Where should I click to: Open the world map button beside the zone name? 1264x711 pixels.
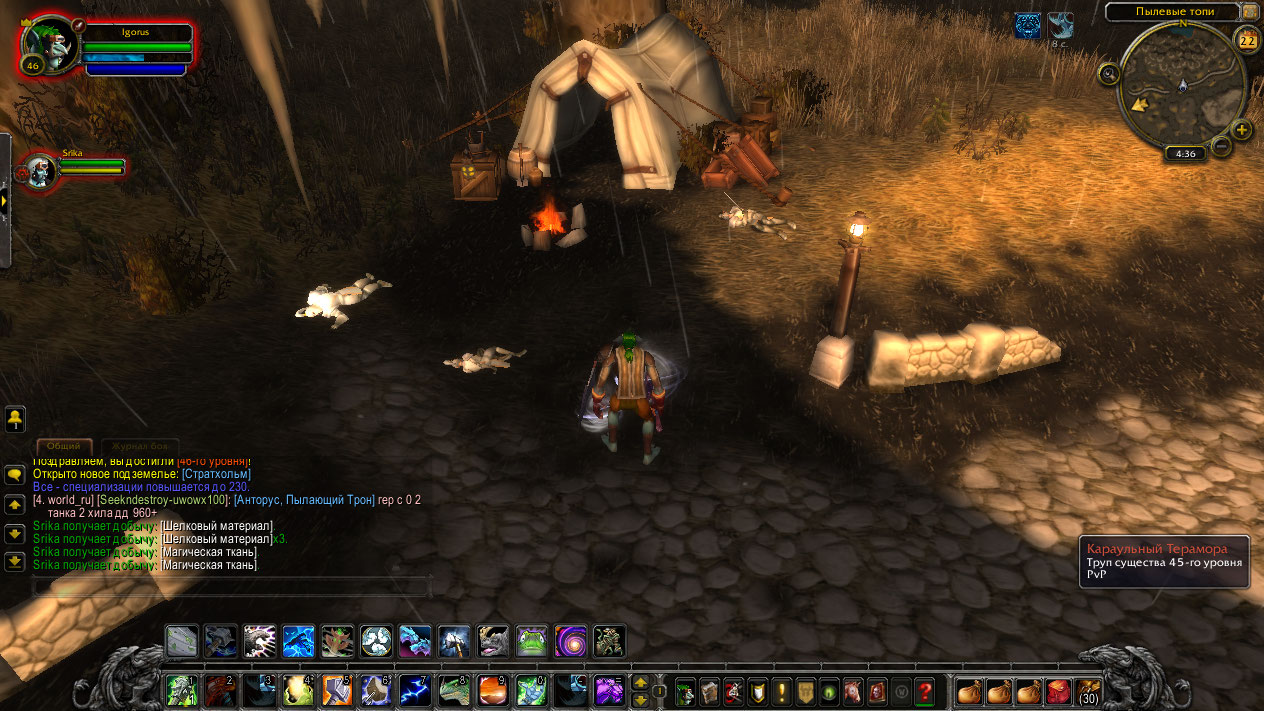tap(1250, 12)
